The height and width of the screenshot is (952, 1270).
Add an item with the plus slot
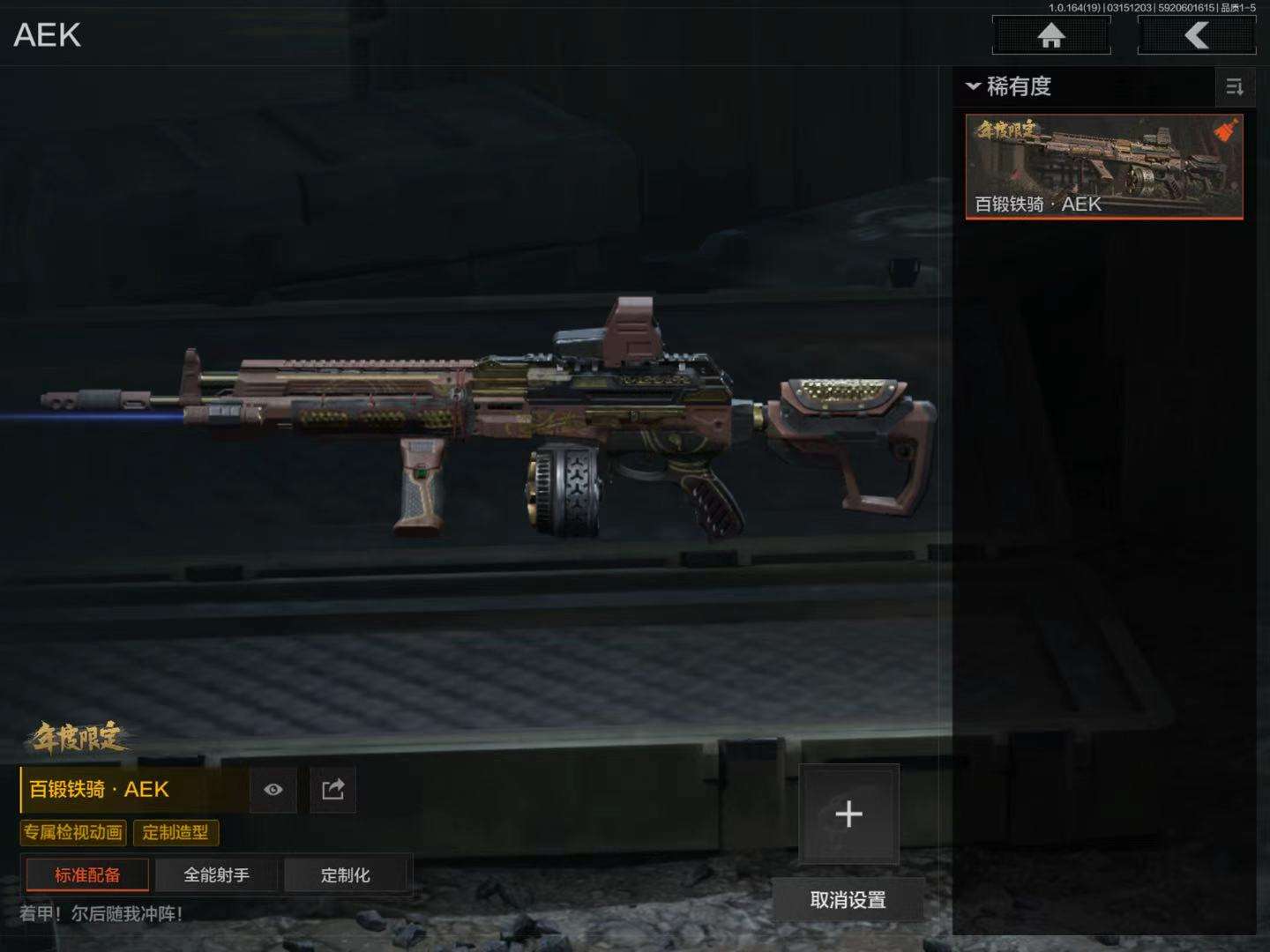pos(848,813)
